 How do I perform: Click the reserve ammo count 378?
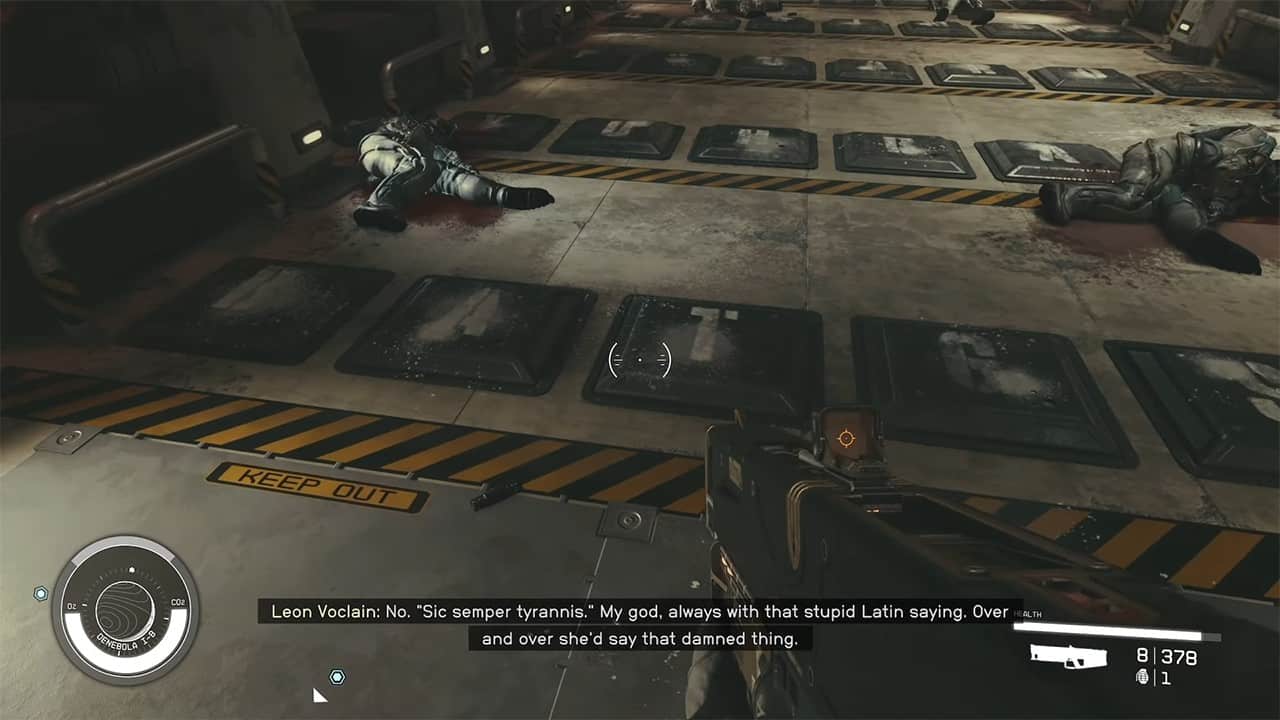tap(1179, 656)
